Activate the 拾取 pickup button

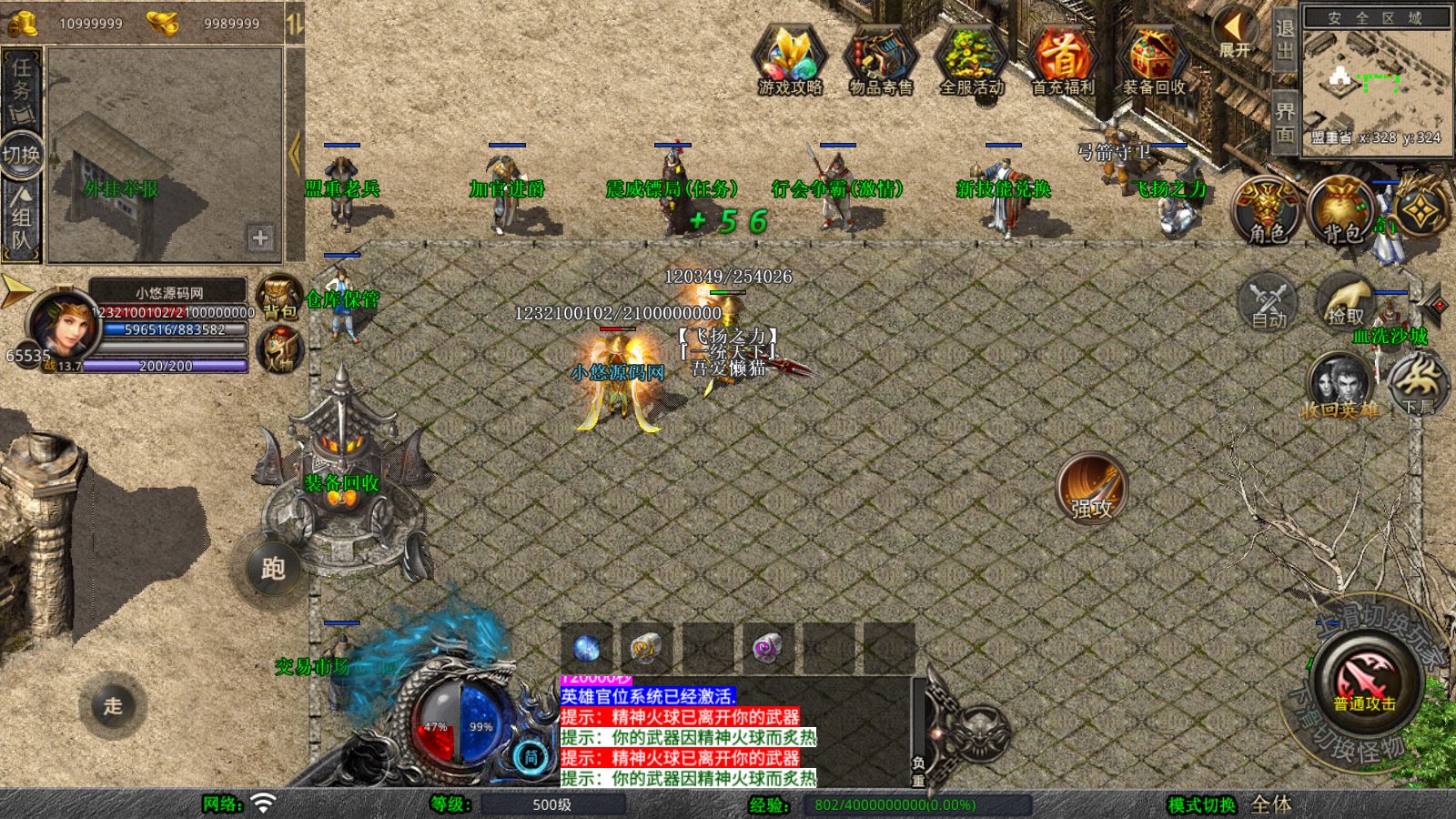1344,299
